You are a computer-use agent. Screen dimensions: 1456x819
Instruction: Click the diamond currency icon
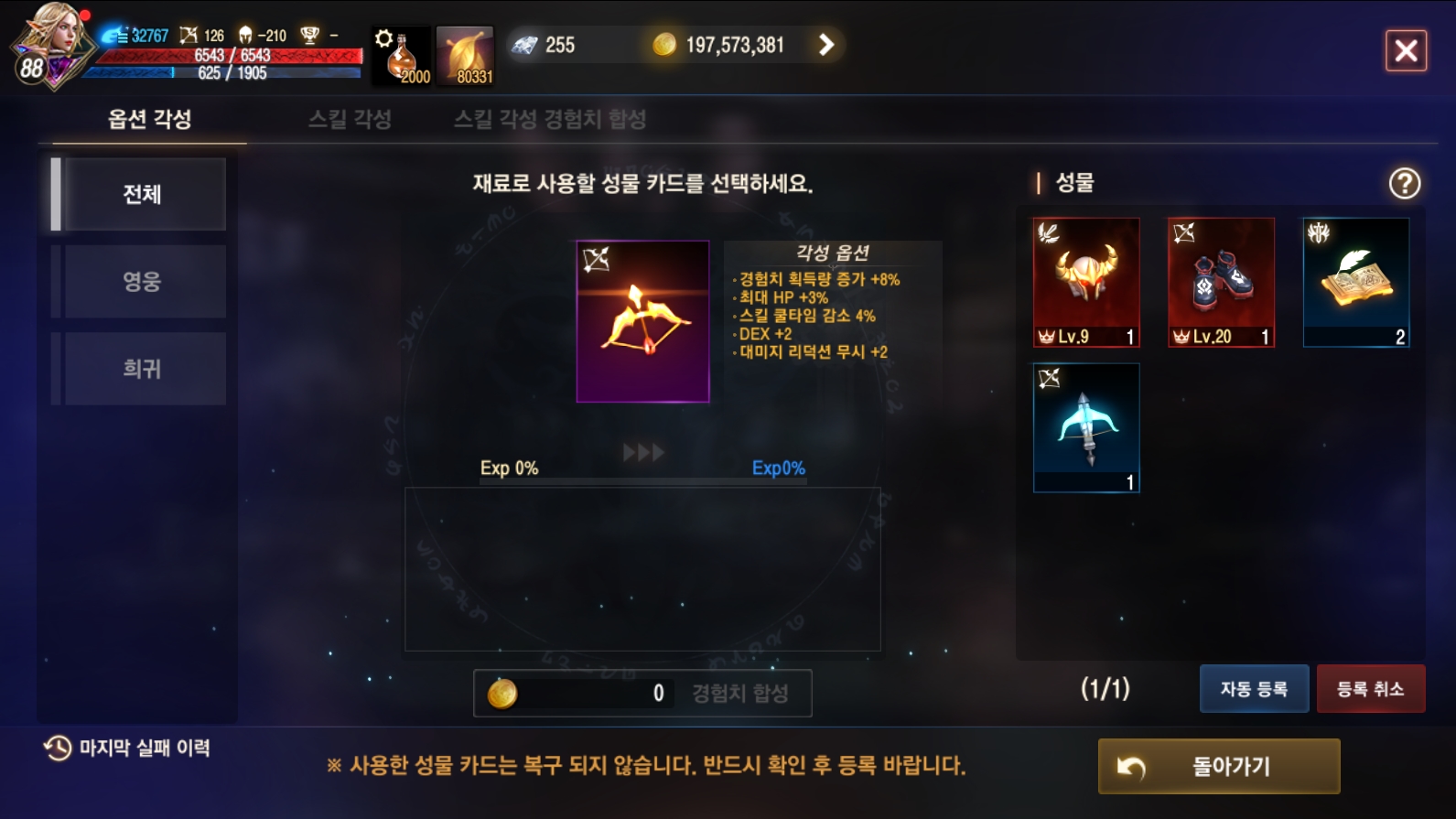(x=526, y=44)
